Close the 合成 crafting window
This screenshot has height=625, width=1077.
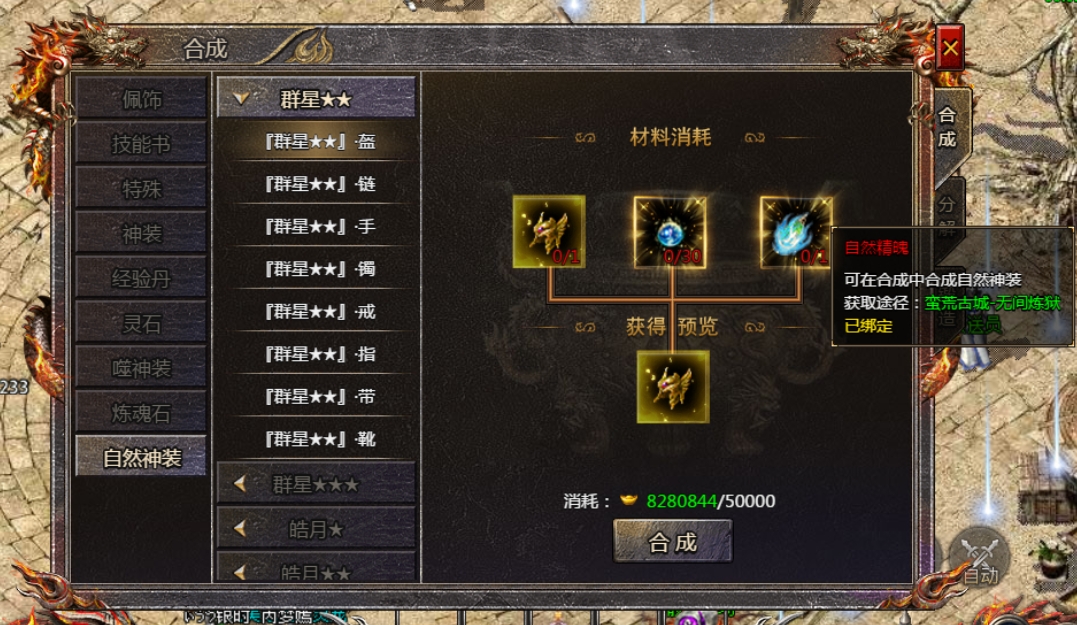[x=950, y=48]
